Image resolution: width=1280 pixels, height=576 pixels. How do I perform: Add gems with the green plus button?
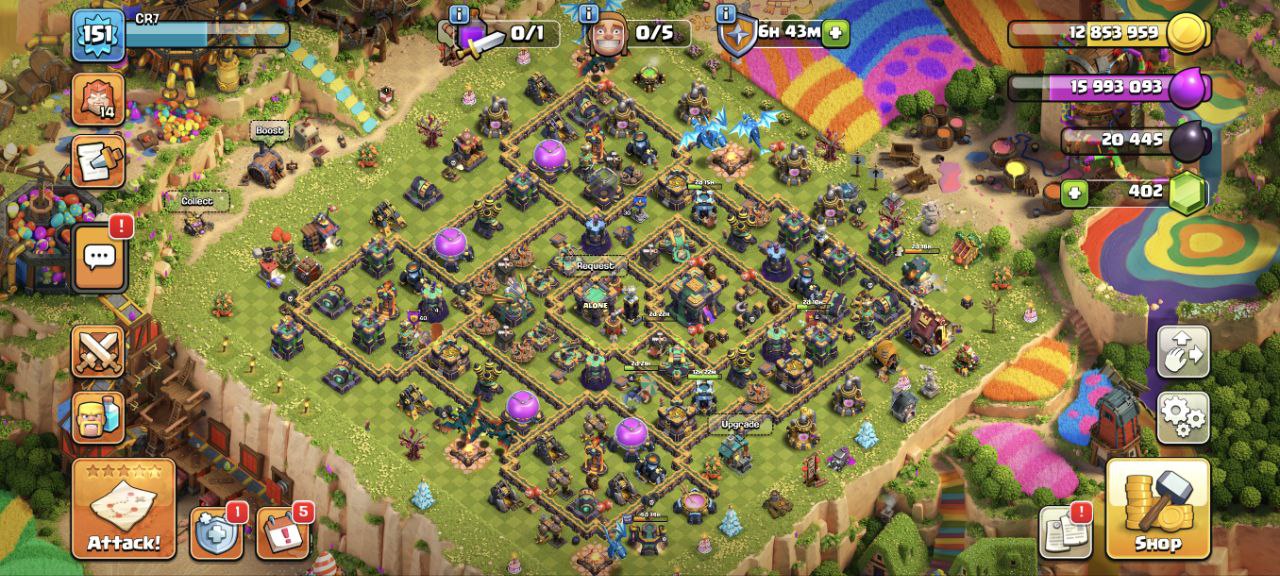[x=1074, y=193]
